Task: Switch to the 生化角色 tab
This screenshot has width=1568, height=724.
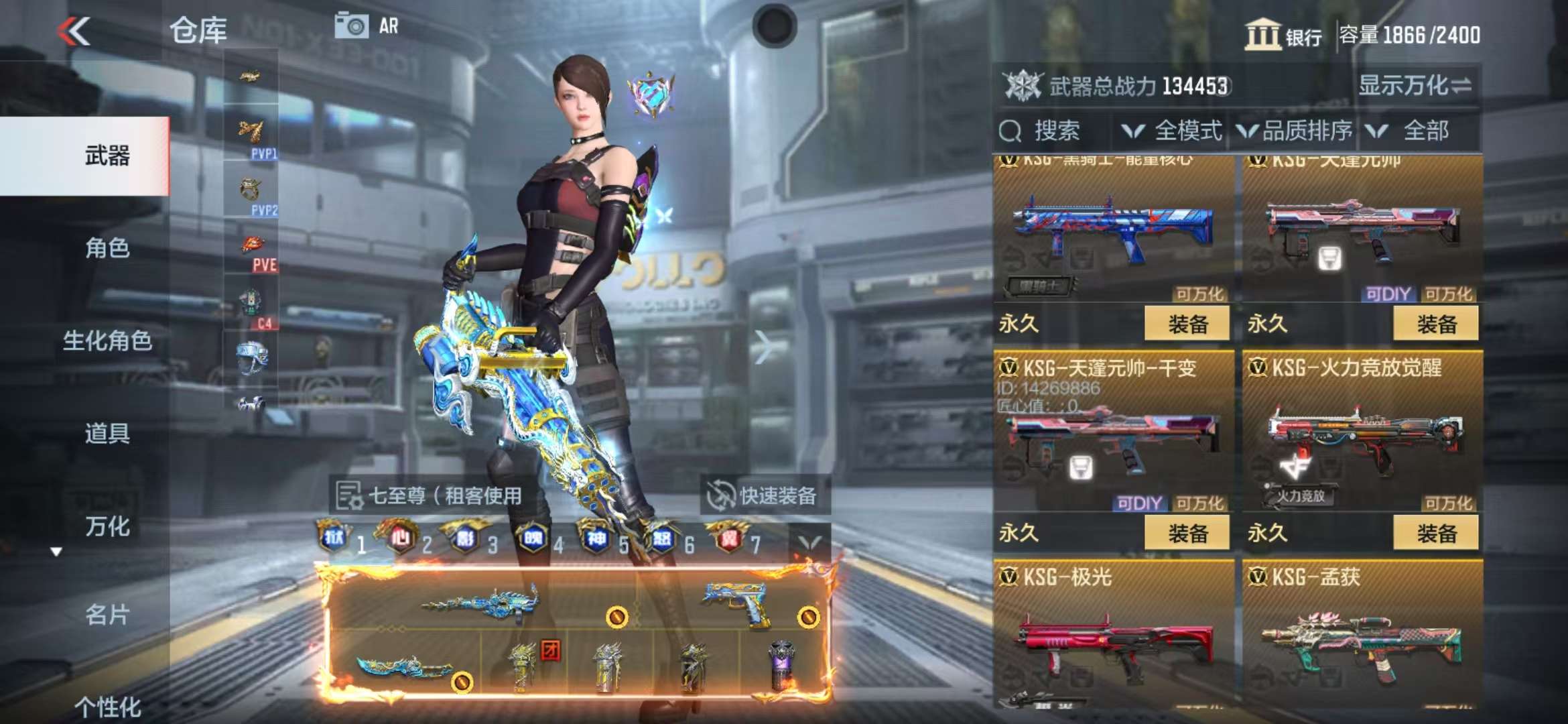Action: 107,341
